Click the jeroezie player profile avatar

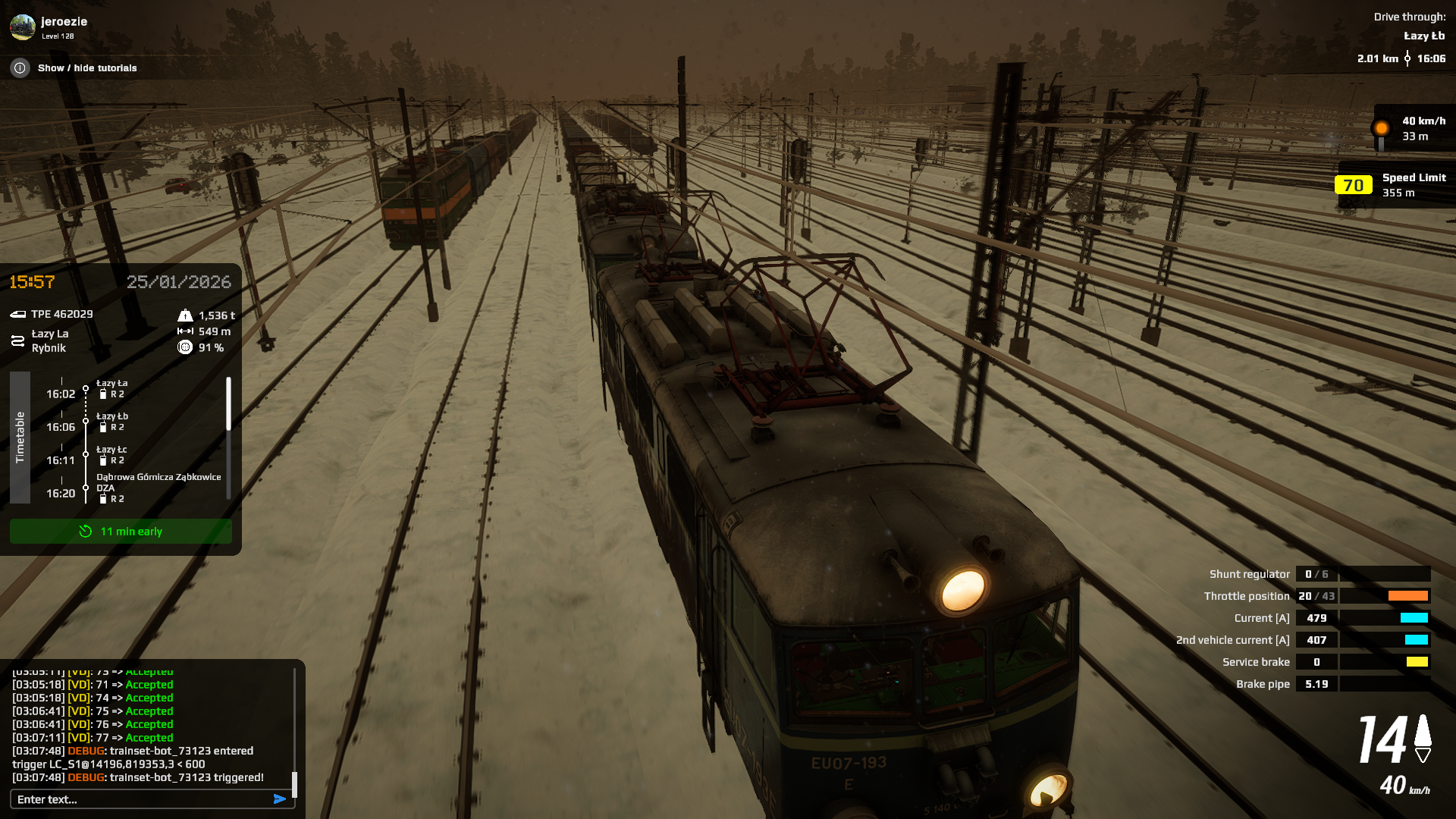coord(23,27)
